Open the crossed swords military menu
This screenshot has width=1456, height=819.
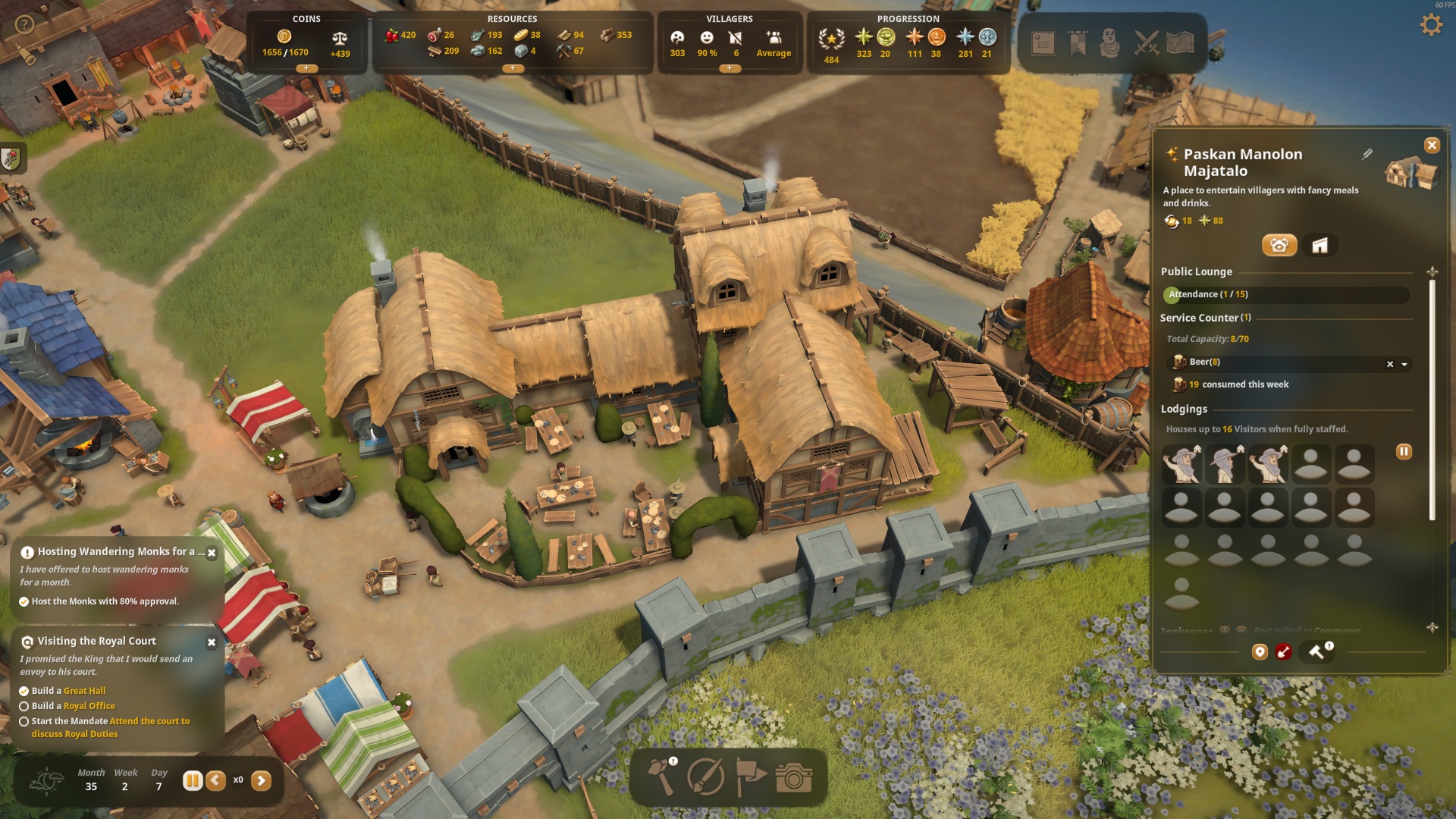tap(1146, 43)
